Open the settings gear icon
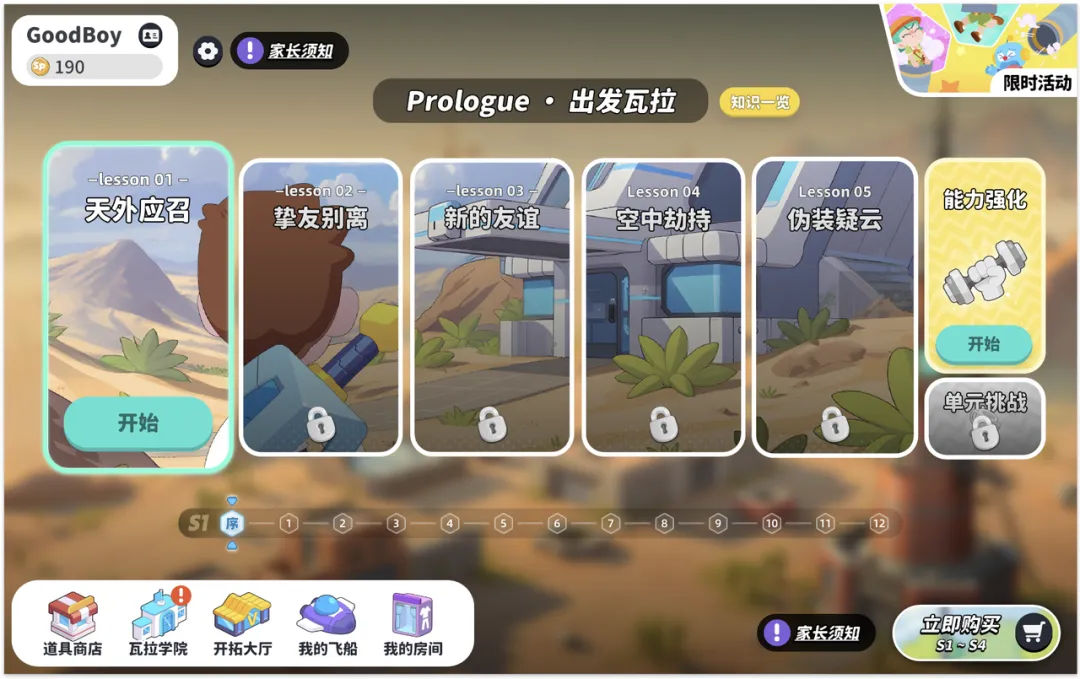 click(x=208, y=51)
